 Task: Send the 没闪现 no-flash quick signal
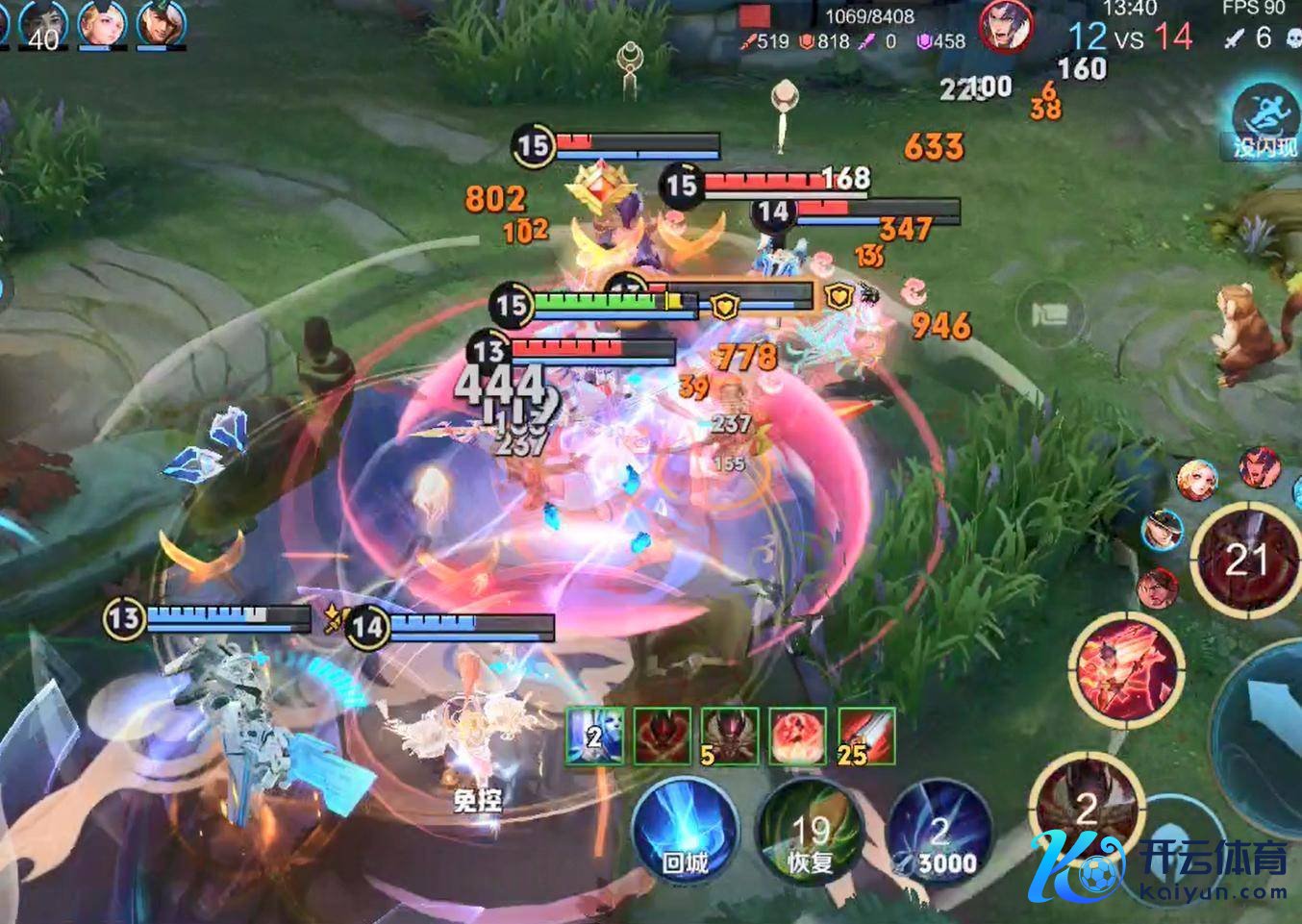click(1265, 120)
